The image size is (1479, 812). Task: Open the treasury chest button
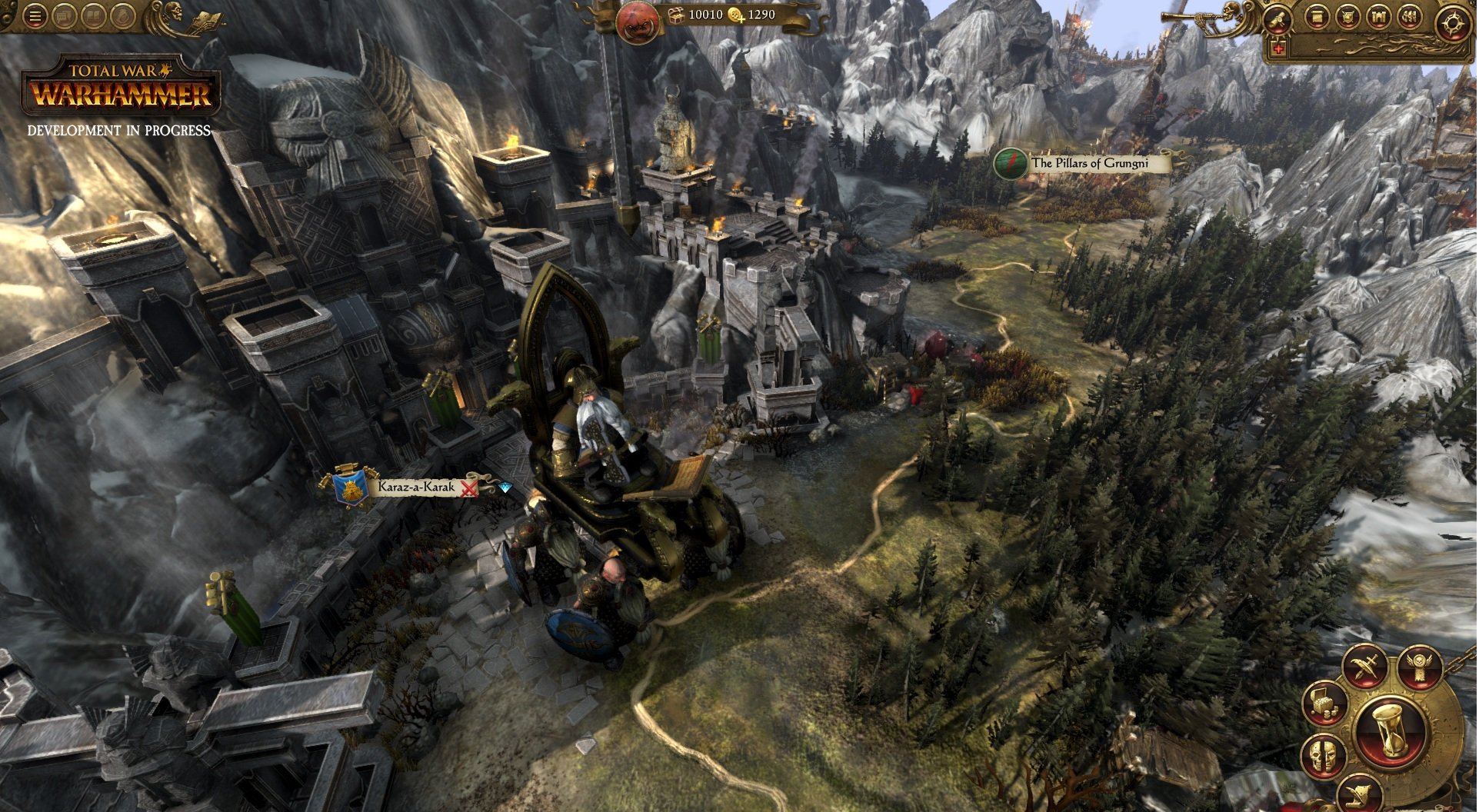pos(1324,703)
